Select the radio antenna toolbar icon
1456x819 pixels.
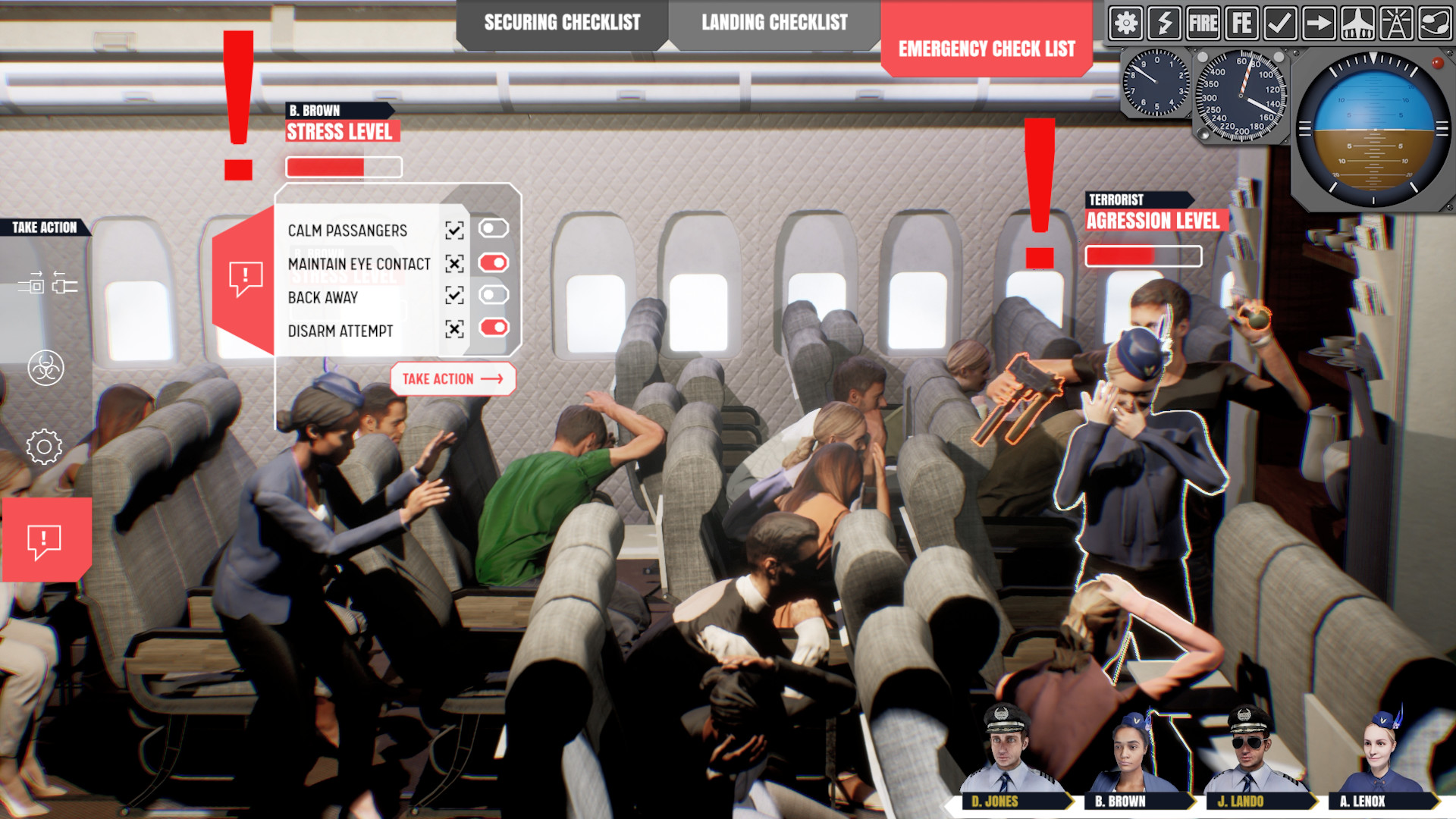(x=1398, y=24)
